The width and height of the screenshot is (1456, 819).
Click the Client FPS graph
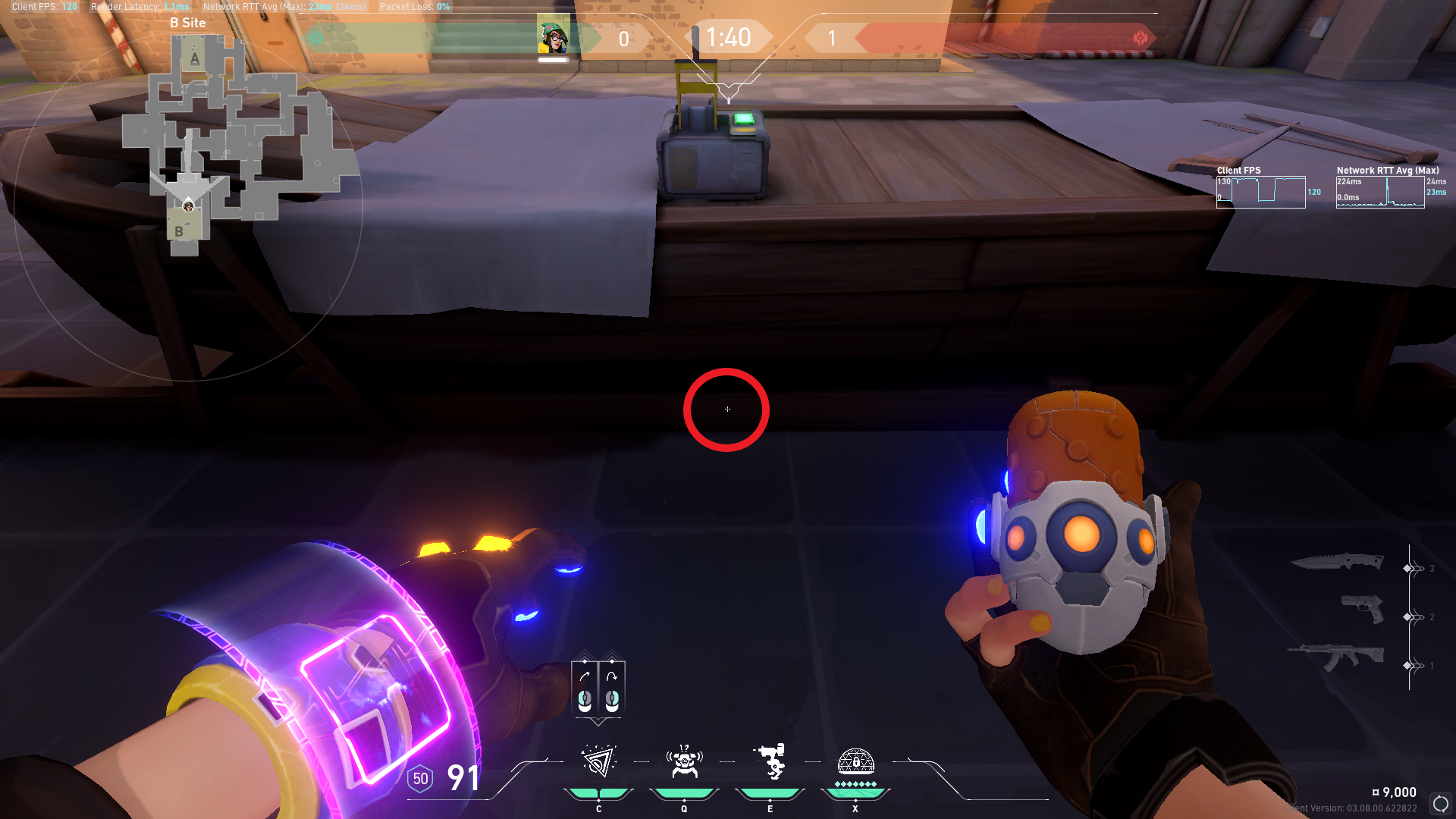[1260, 193]
